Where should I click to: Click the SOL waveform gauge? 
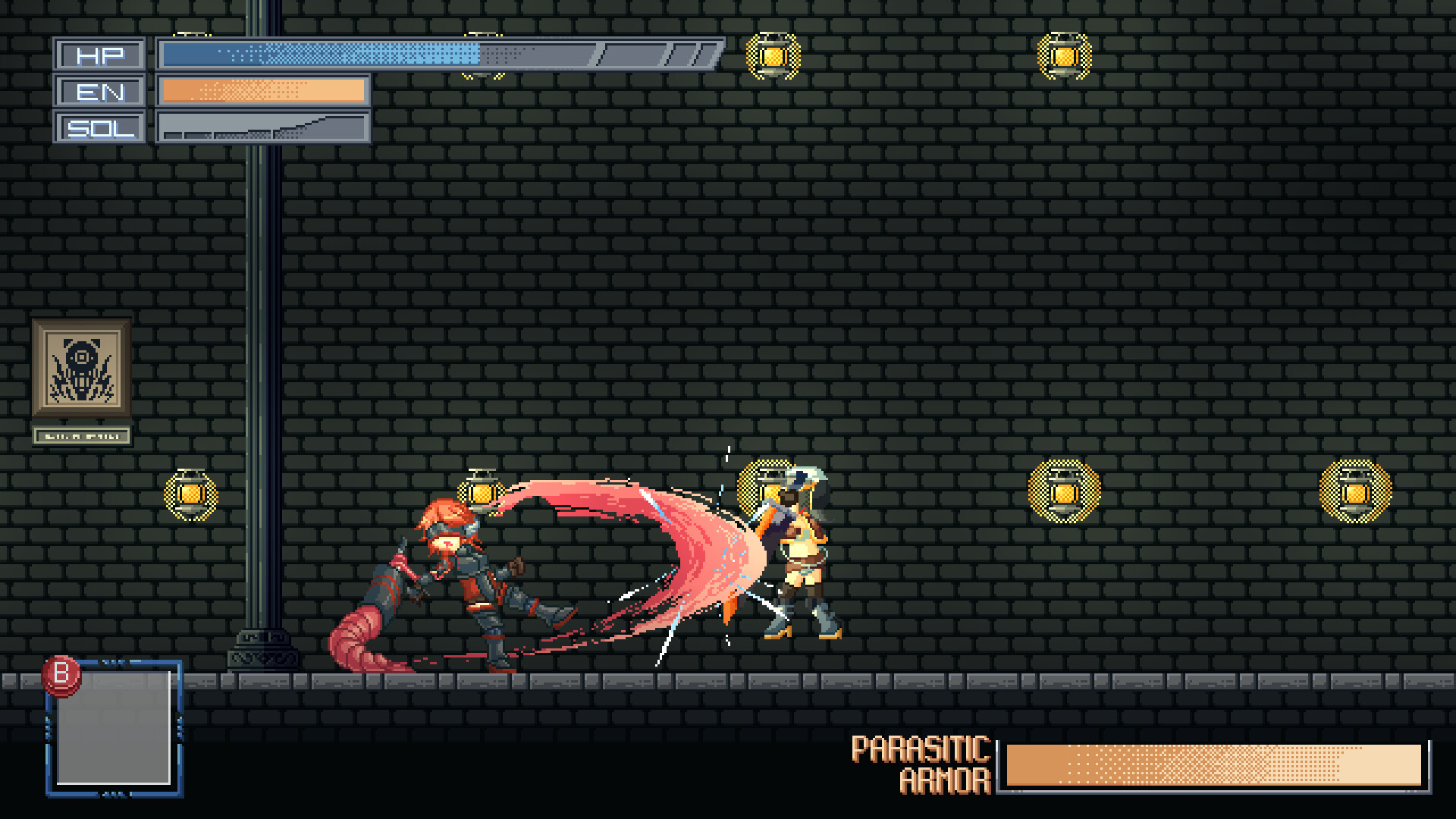pyautogui.click(x=262, y=128)
